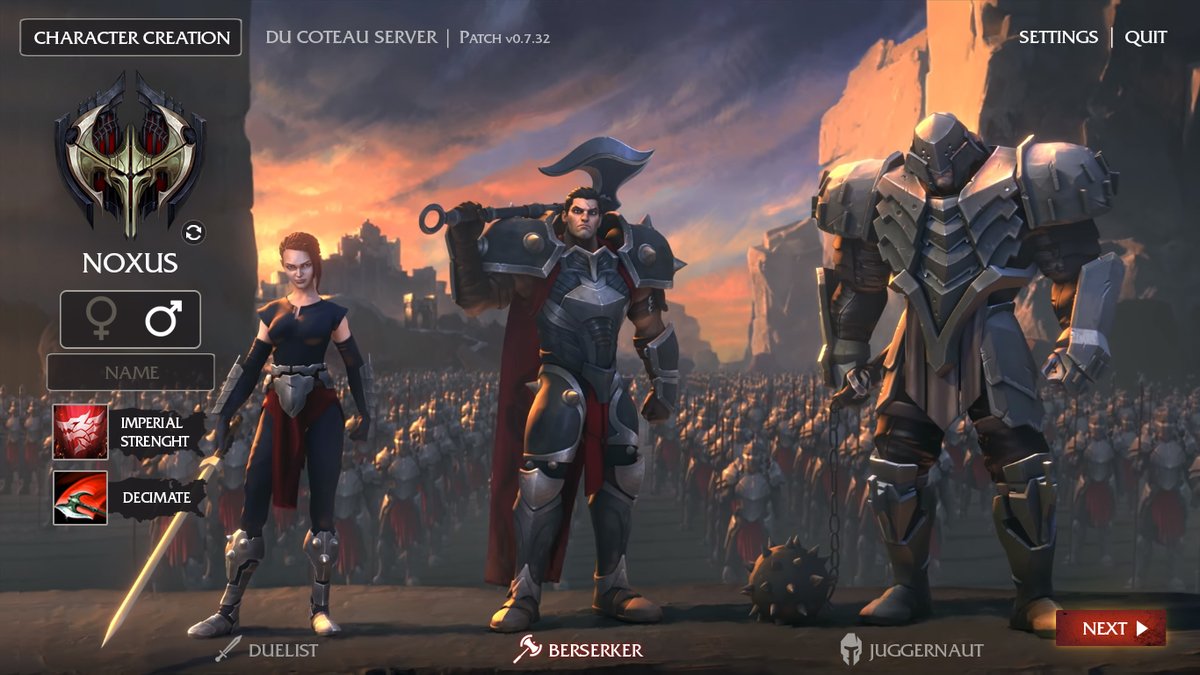This screenshot has width=1200, height=675.
Task: Click the Character Creation header button
Action: [x=131, y=38]
